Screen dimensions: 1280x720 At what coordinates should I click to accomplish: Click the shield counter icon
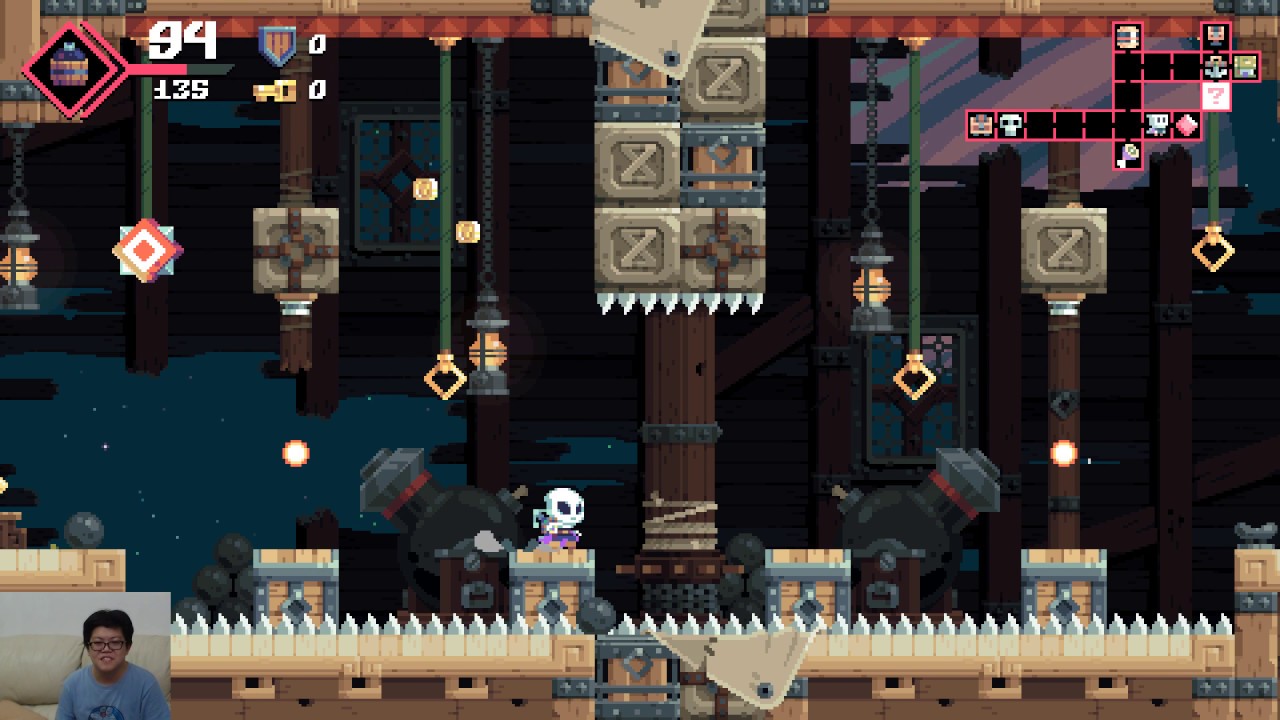(x=277, y=45)
